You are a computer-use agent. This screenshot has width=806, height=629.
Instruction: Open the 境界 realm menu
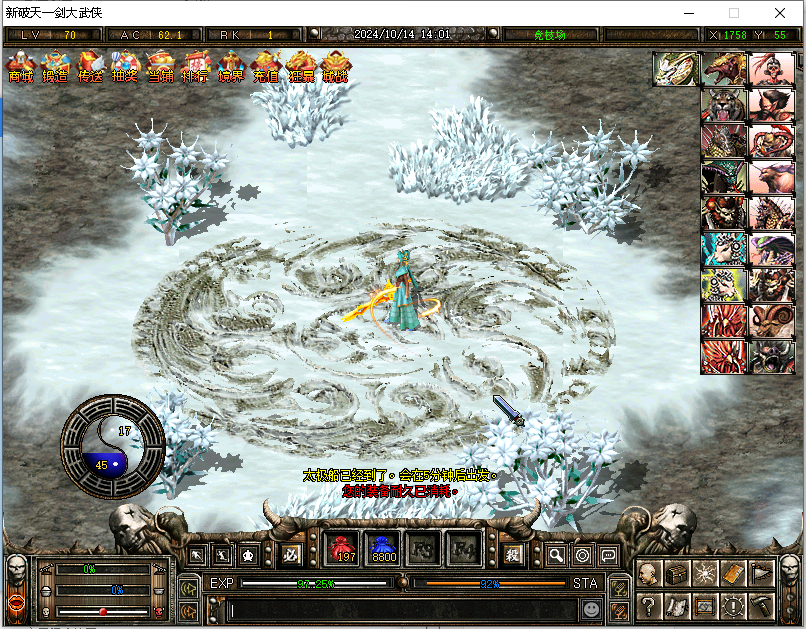point(230,67)
